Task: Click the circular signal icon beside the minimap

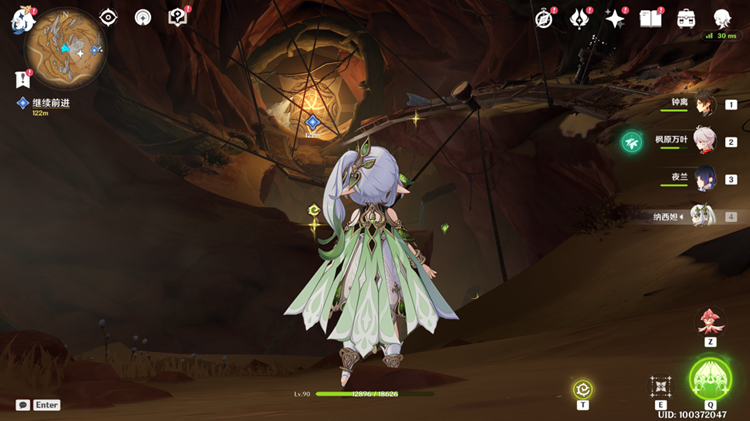Action: [143, 17]
